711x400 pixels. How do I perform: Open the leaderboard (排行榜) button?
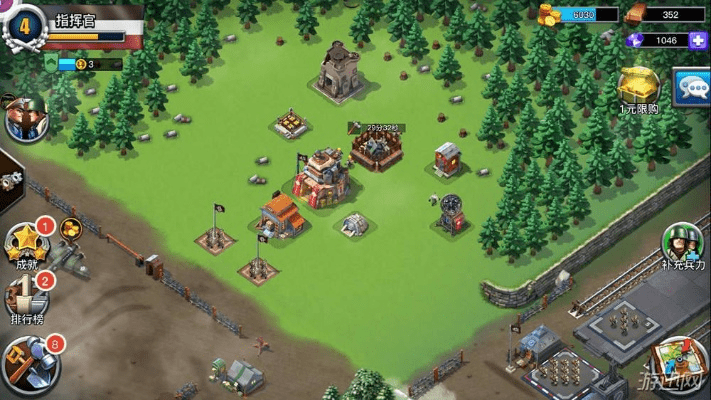coord(26,299)
